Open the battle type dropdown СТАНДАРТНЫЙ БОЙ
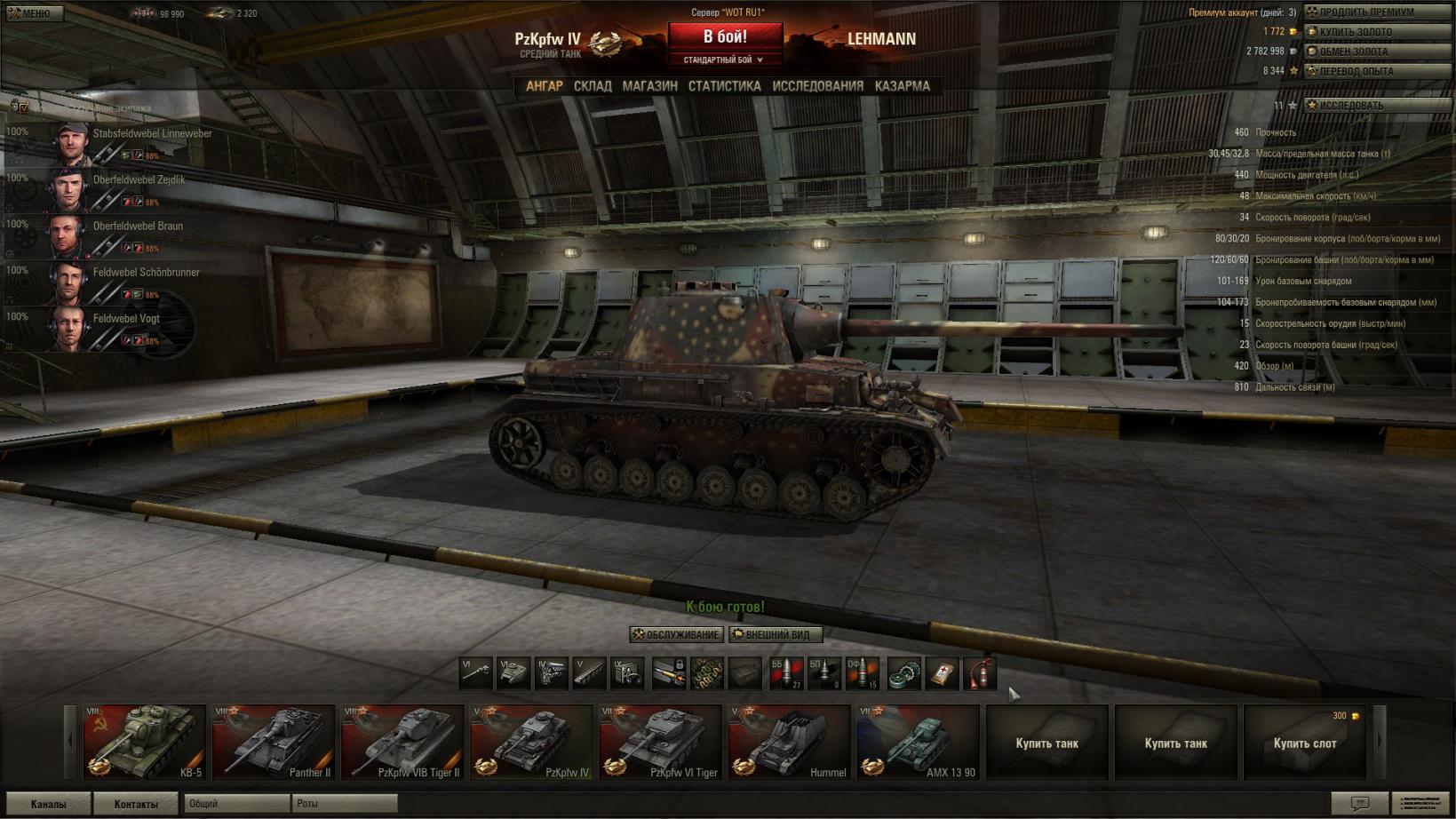This screenshot has height=819, width=1456. tap(723, 60)
